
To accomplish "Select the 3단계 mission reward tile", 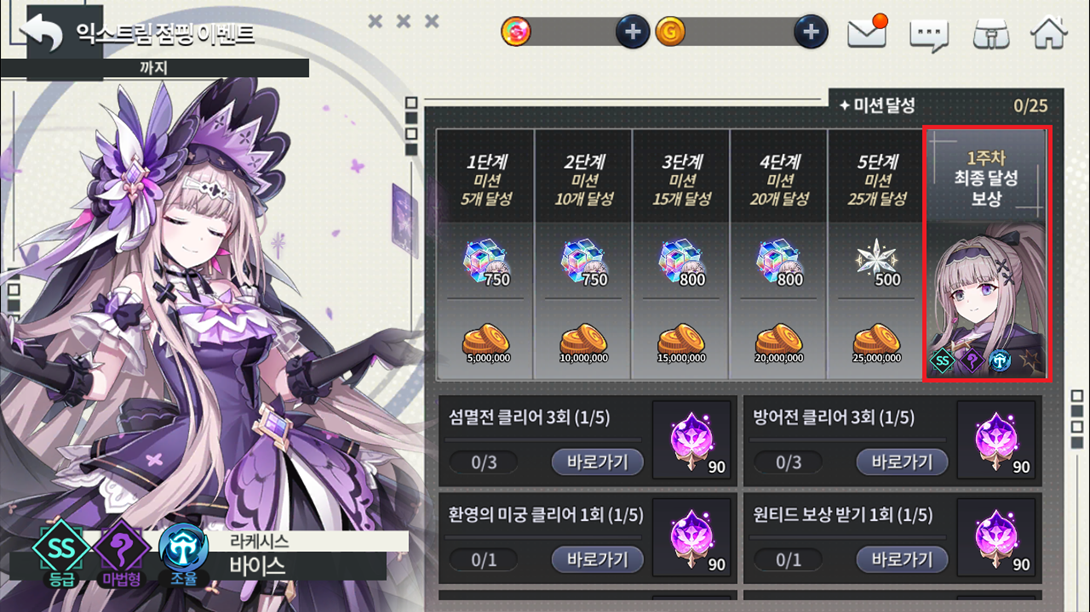I will (x=682, y=253).
